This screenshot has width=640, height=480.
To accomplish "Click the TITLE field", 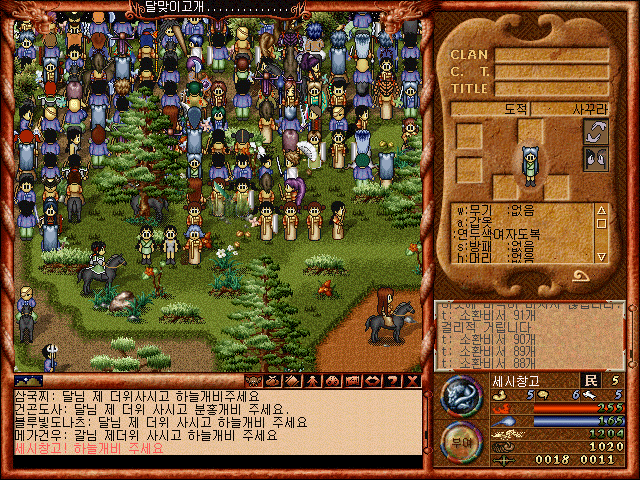I will [x=553, y=89].
